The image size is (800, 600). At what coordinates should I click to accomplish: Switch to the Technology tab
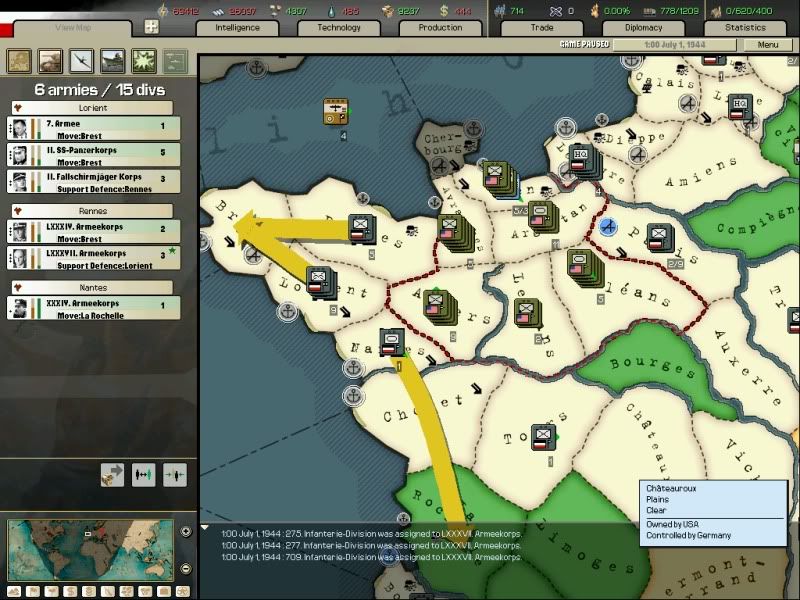(x=339, y=28)
